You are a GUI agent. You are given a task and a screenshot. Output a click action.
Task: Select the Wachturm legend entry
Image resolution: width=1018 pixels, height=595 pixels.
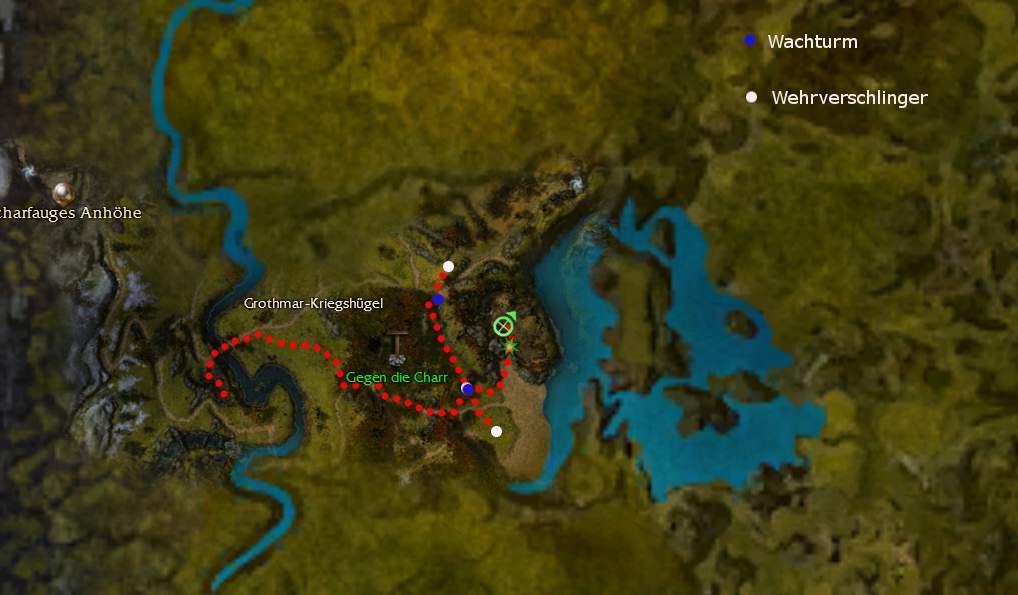click(x=811, y=42)
